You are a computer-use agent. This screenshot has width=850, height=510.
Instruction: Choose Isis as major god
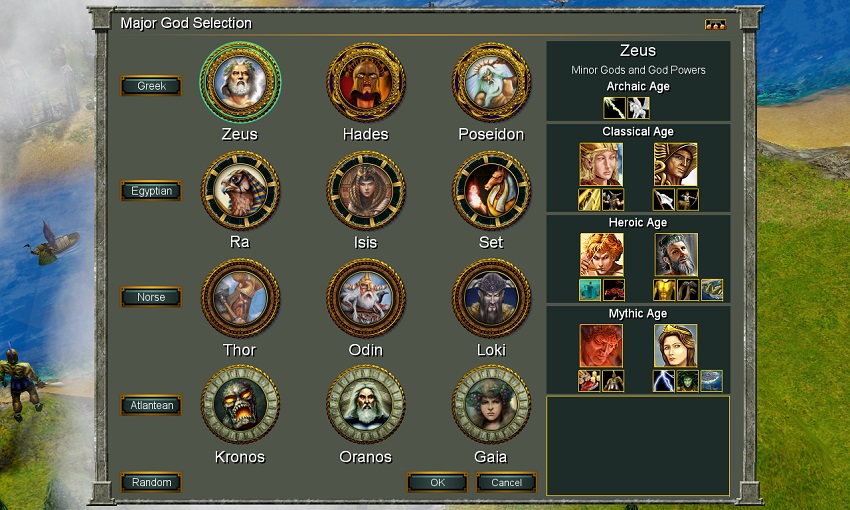click(366, 190)
